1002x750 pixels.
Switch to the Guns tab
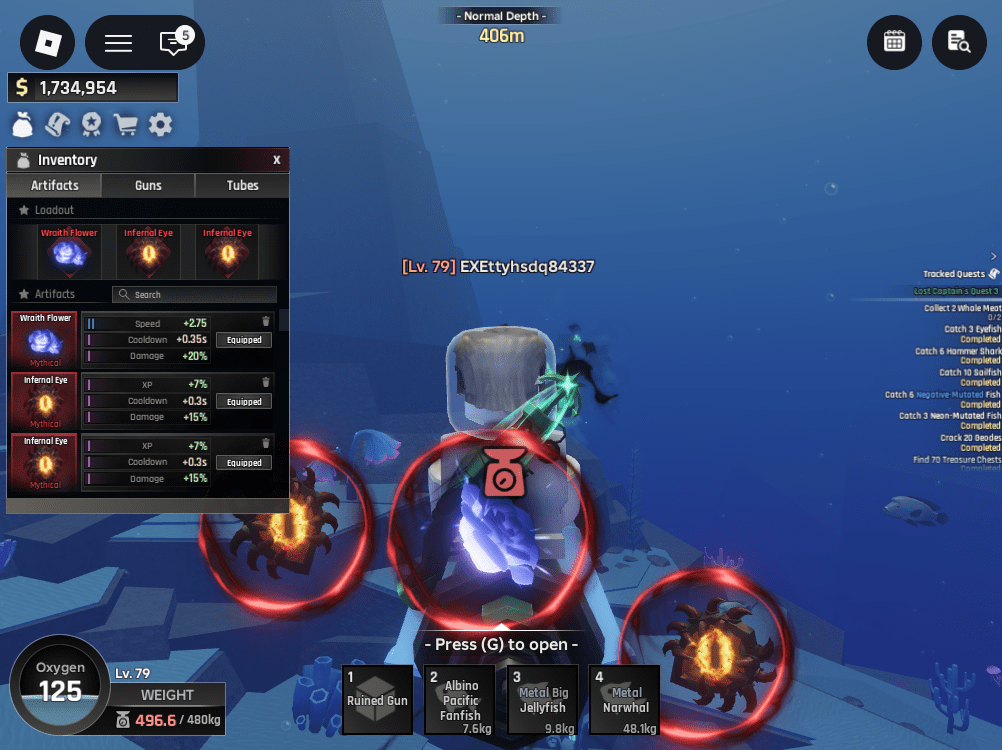click(148, 185)
